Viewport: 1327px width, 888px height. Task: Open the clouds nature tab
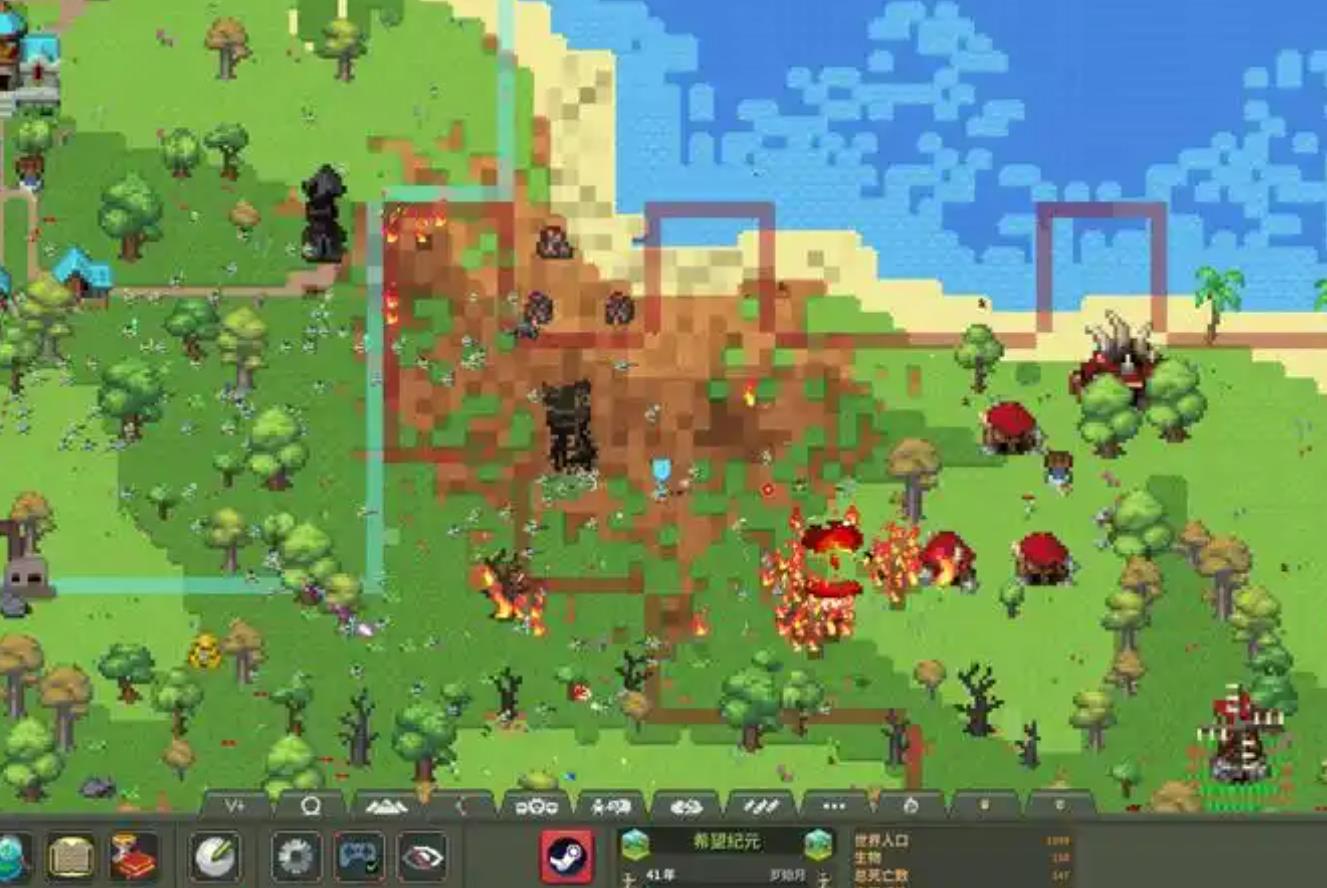pos(686,806)
